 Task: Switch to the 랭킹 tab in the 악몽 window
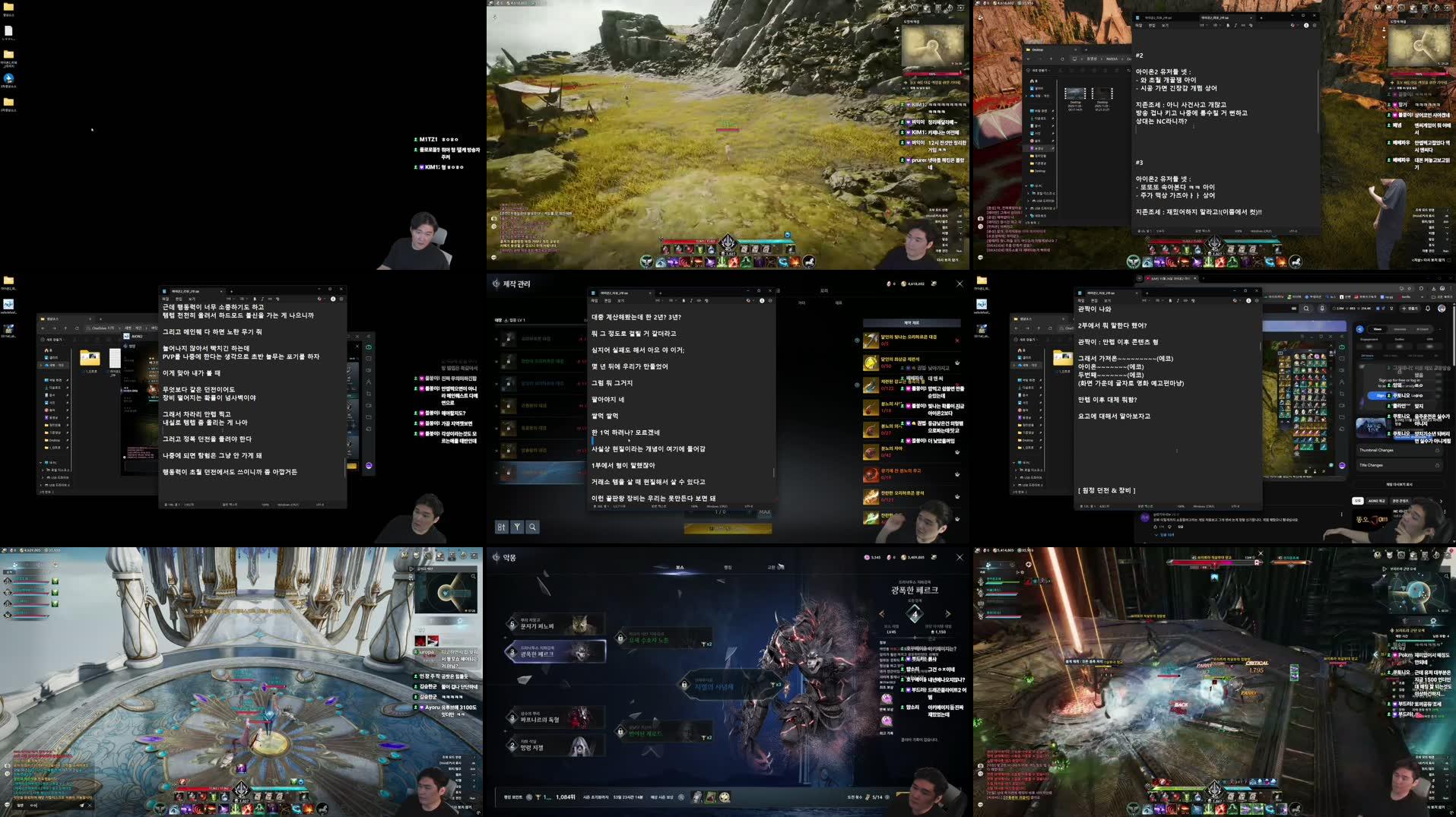(x=730, y=568)
